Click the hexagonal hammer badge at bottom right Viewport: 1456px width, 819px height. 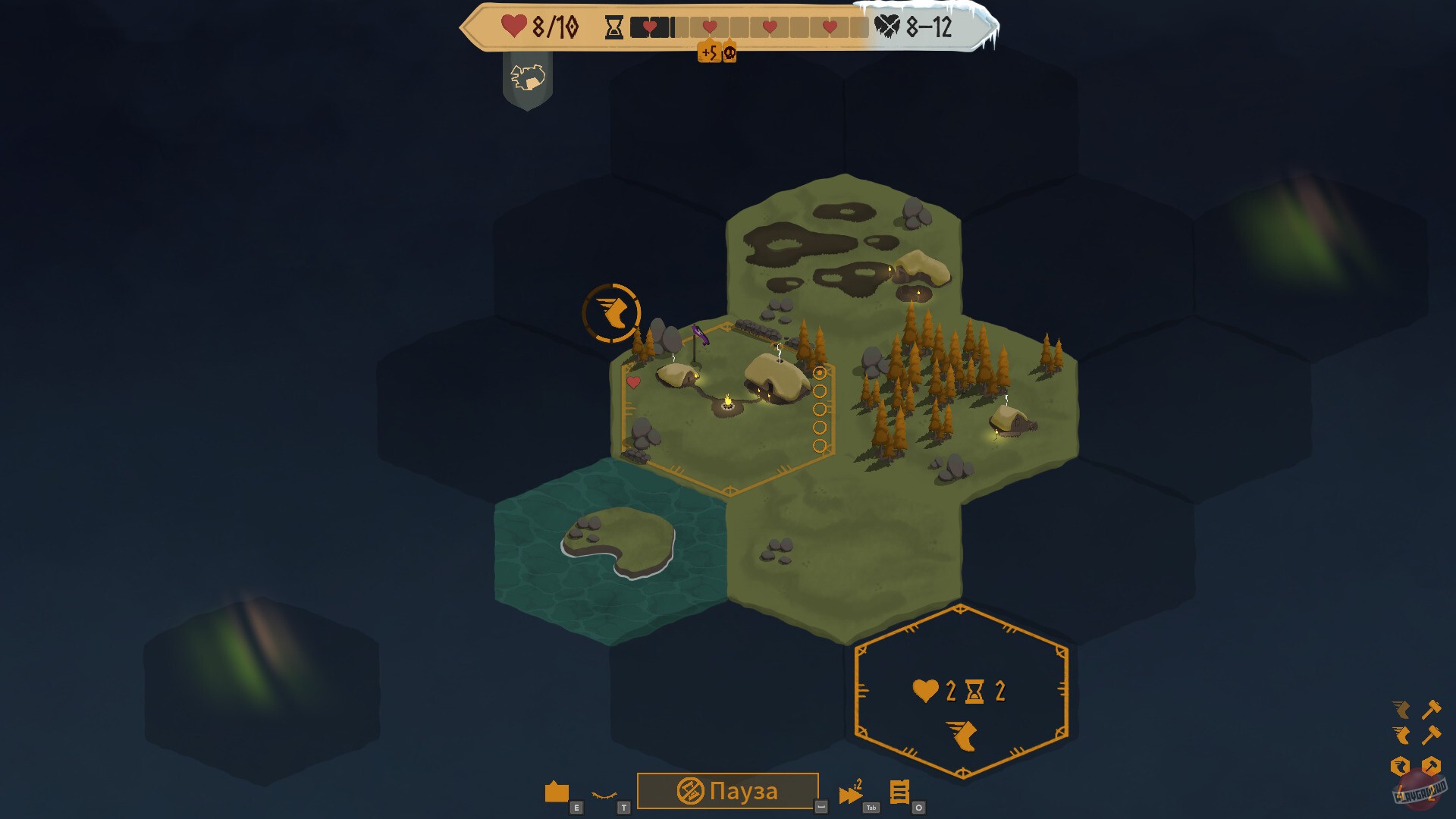pos(1431,765)
